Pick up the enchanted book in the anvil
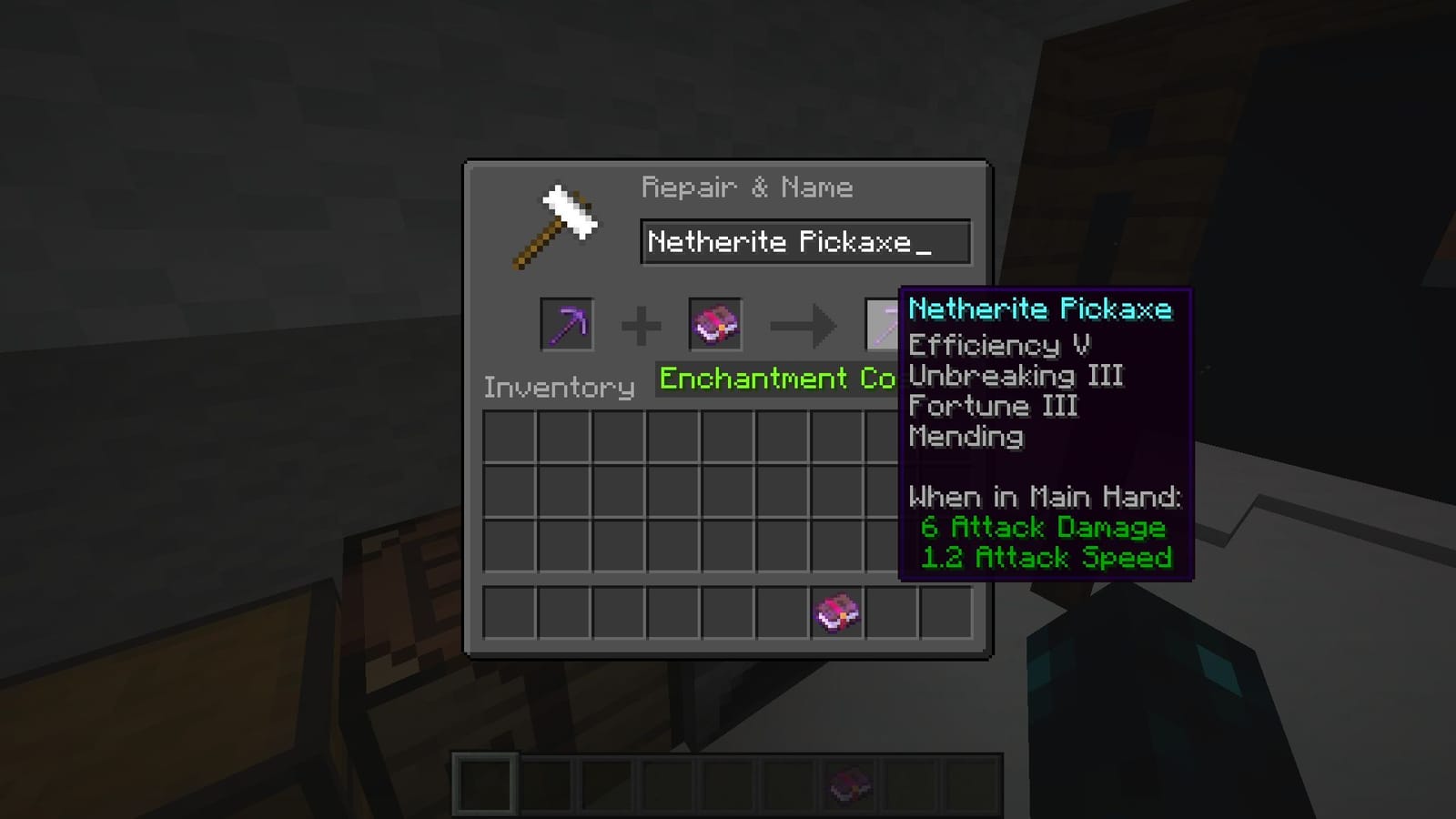Screen dimensions: 1456x819 point(715,326)
